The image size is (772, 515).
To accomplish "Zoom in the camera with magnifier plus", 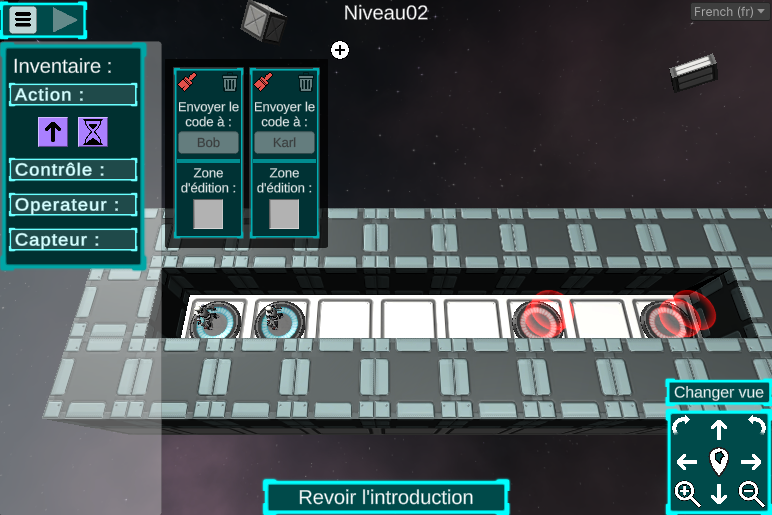I will 687,493.
